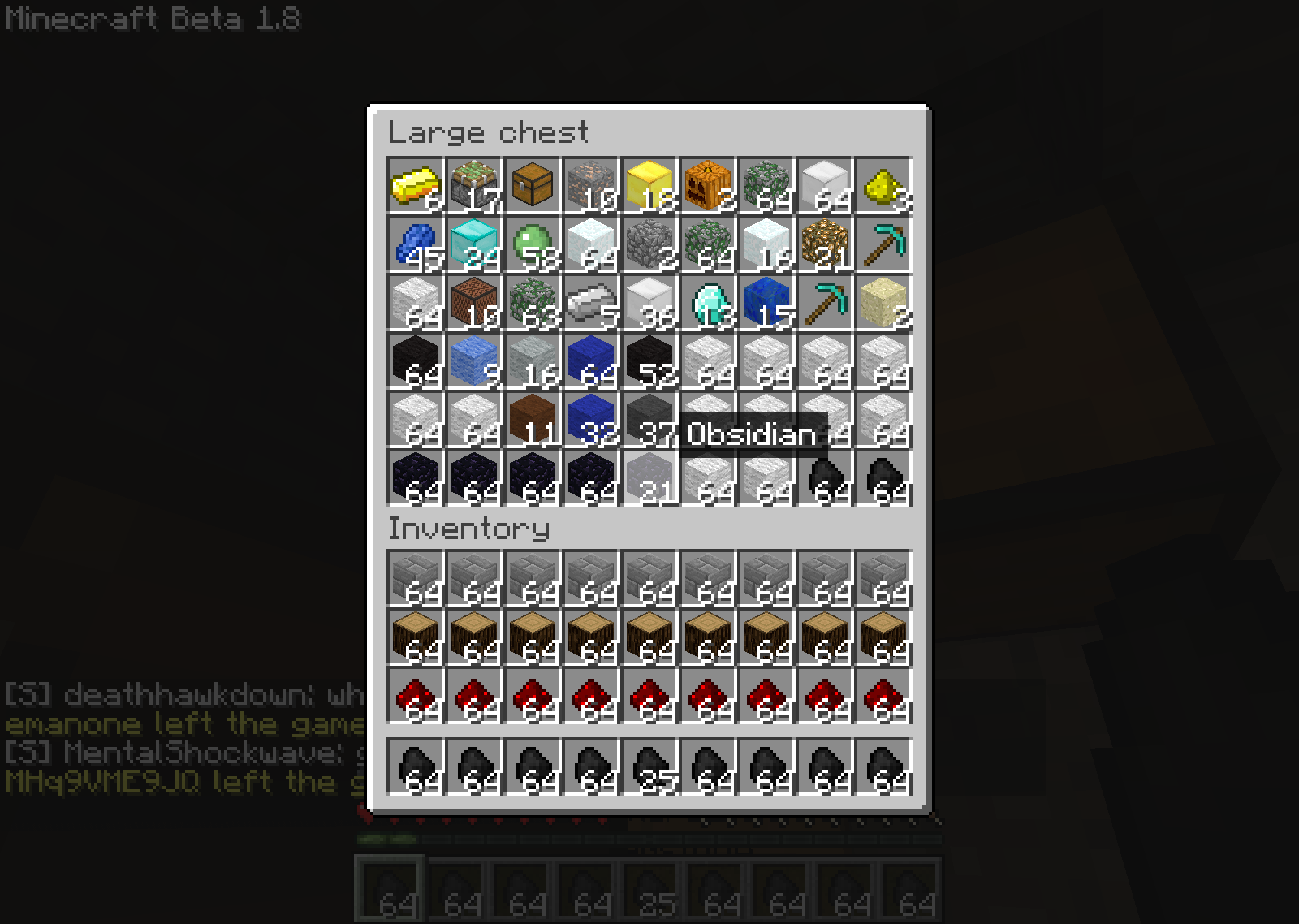The image size is (1299, 924).
Task: Grab the diamond pickaxe
Action: (x=882, y=244)
